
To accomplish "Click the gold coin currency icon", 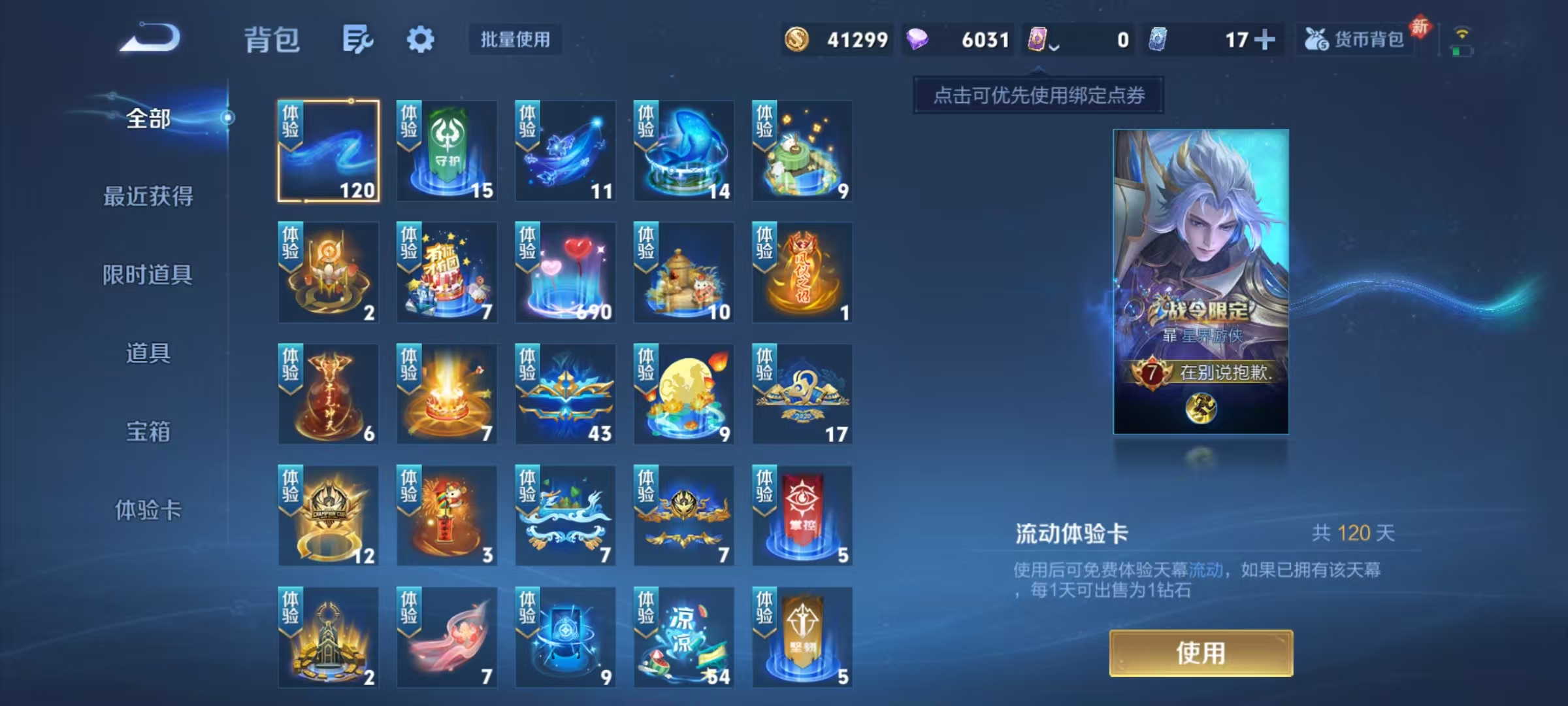I will point(798,40).
